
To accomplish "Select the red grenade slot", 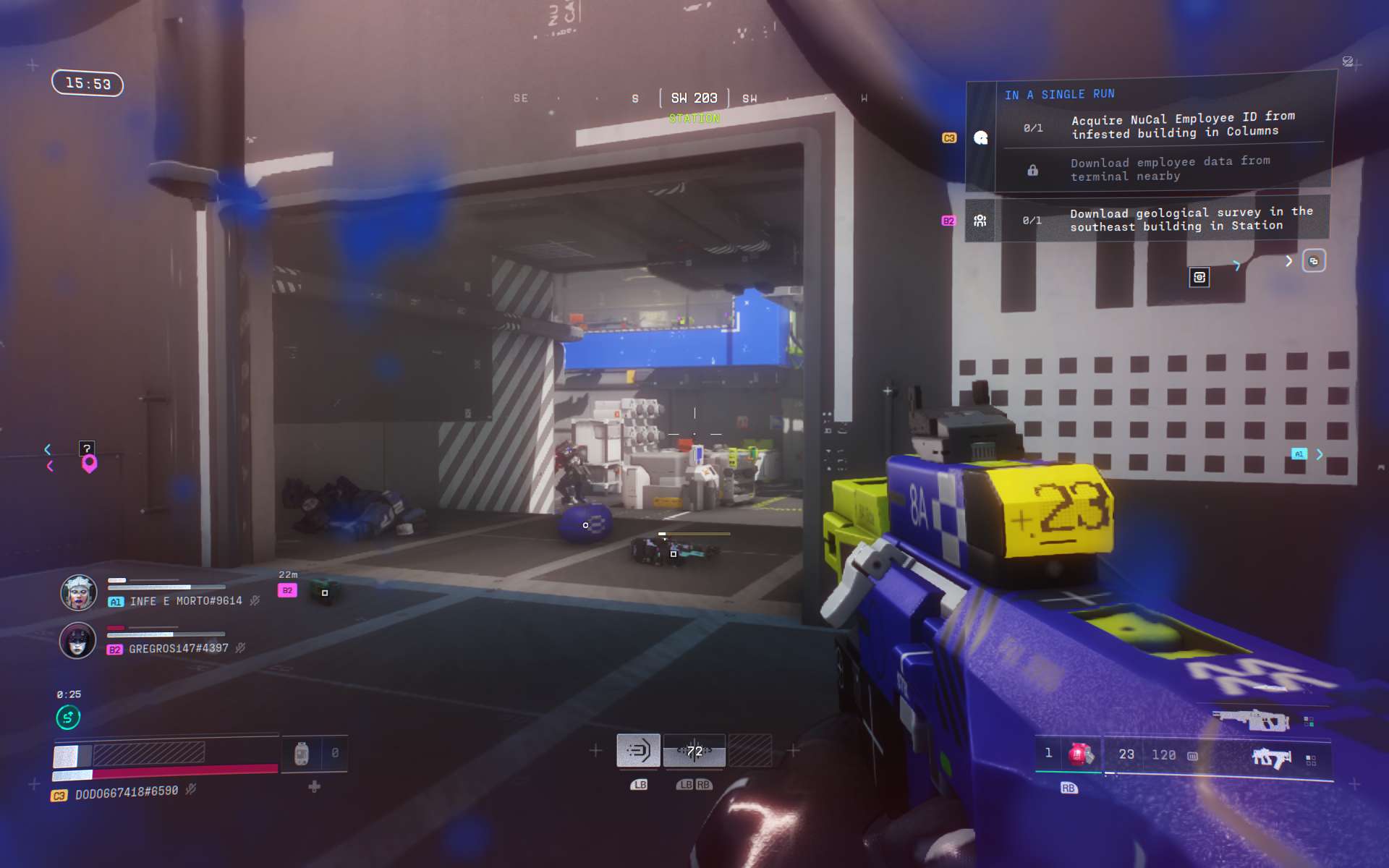I will coord(1080,754).
